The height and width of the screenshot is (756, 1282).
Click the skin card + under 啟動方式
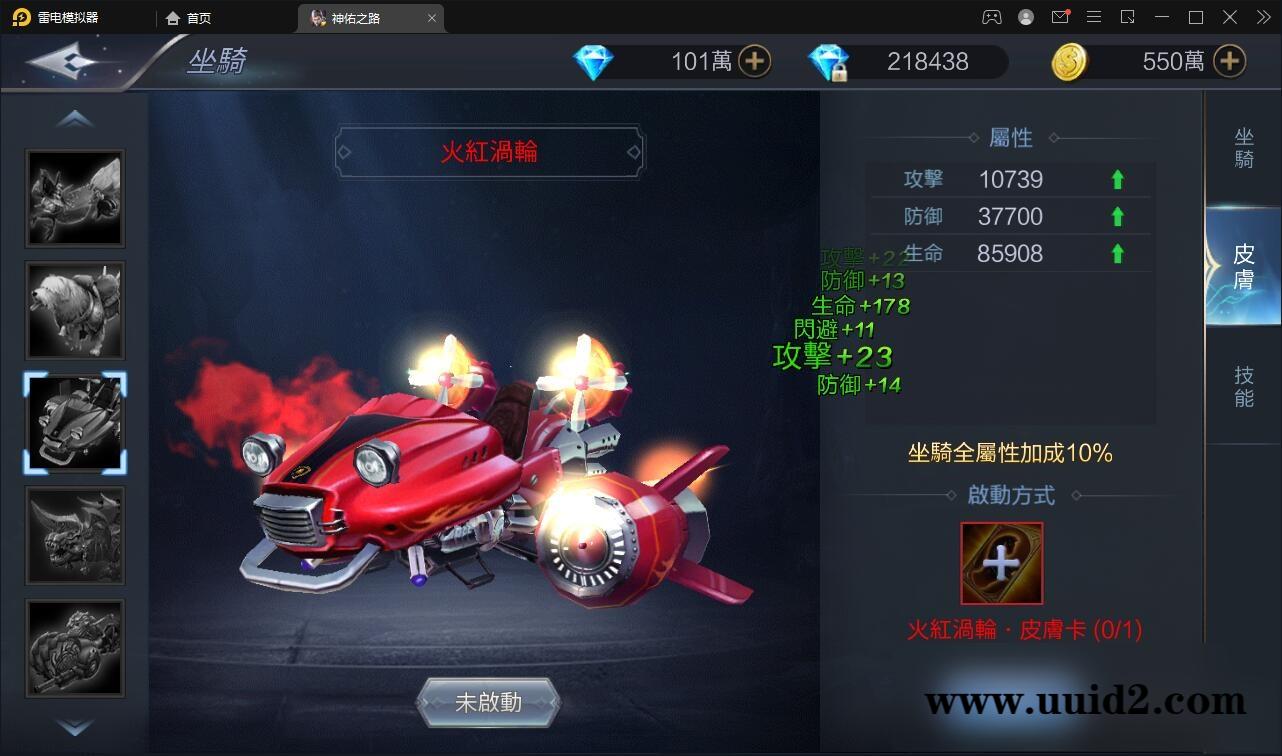pyautogui.click(x=1001, y=563)
